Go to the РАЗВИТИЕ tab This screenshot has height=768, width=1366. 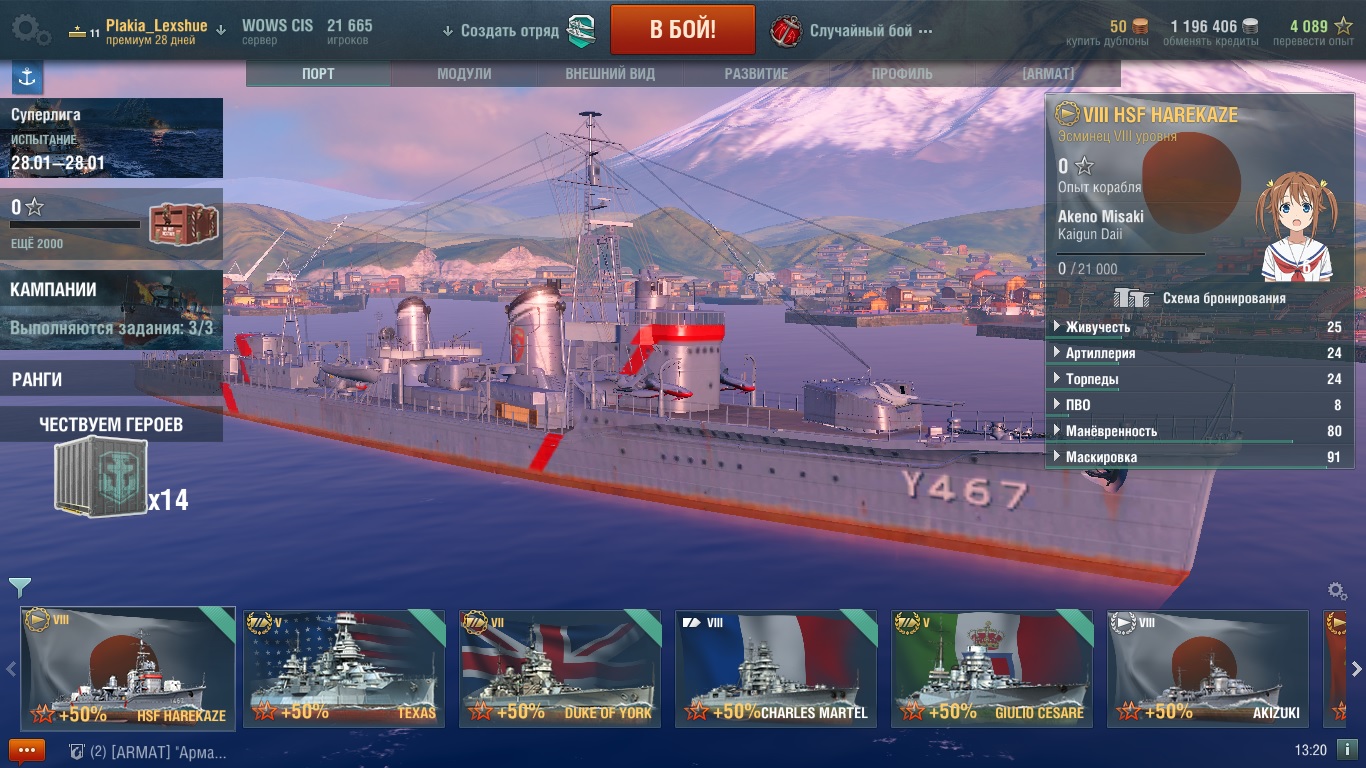(756, 74)
